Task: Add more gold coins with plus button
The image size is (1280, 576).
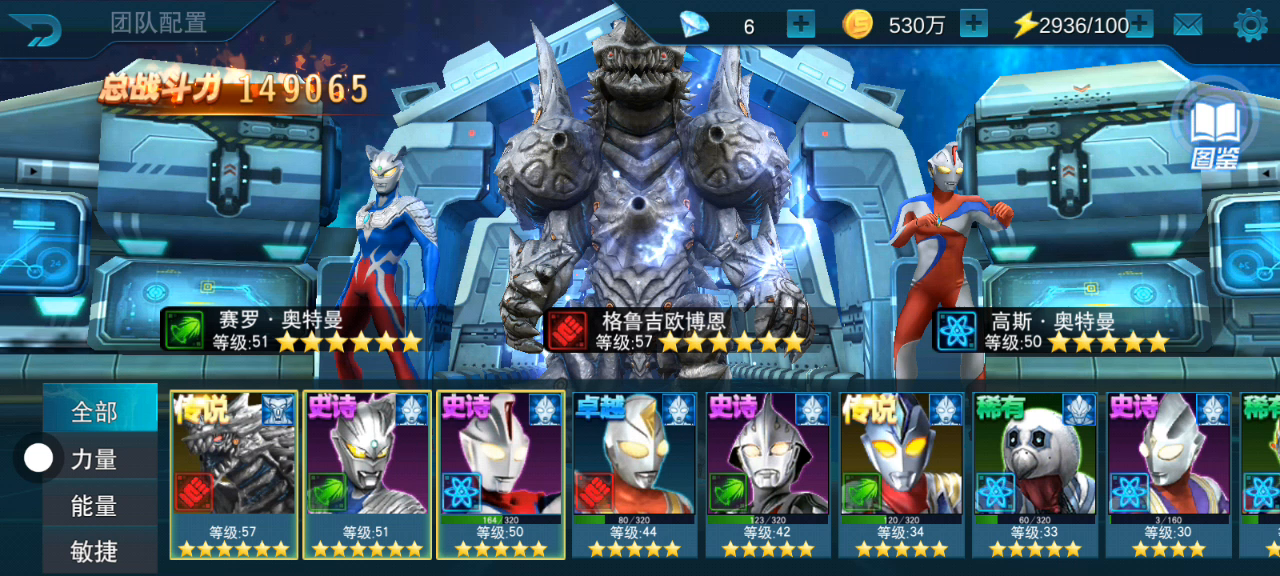Action: click(x=973, y=24)
